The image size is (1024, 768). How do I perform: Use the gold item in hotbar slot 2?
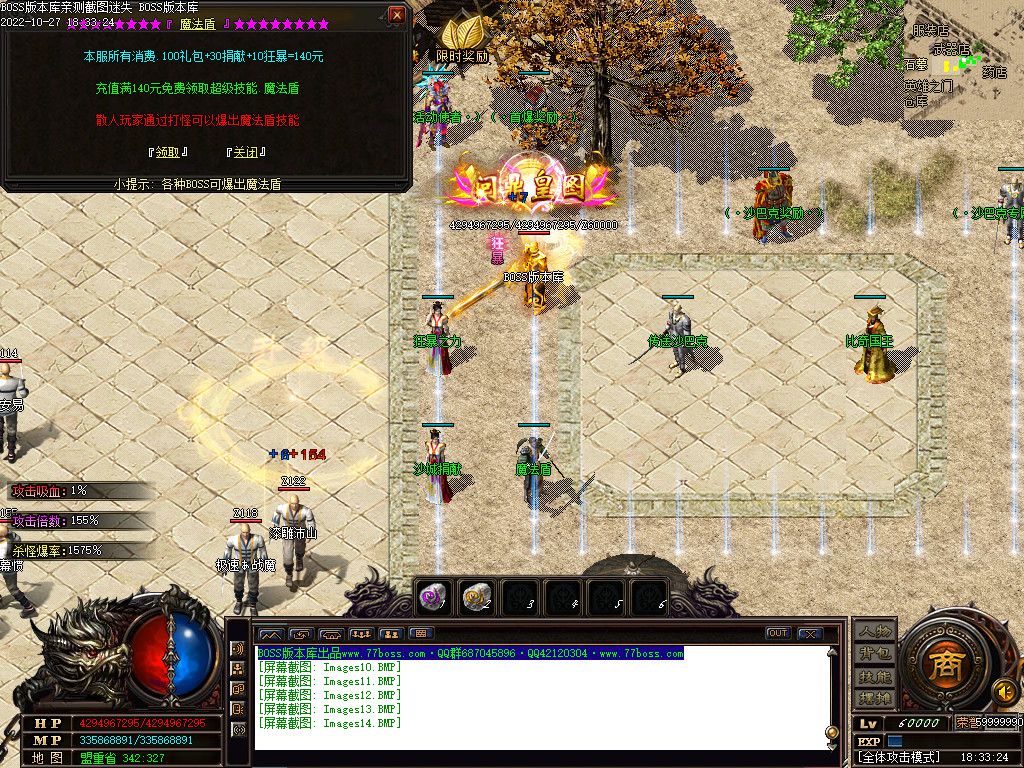[475, 597]
